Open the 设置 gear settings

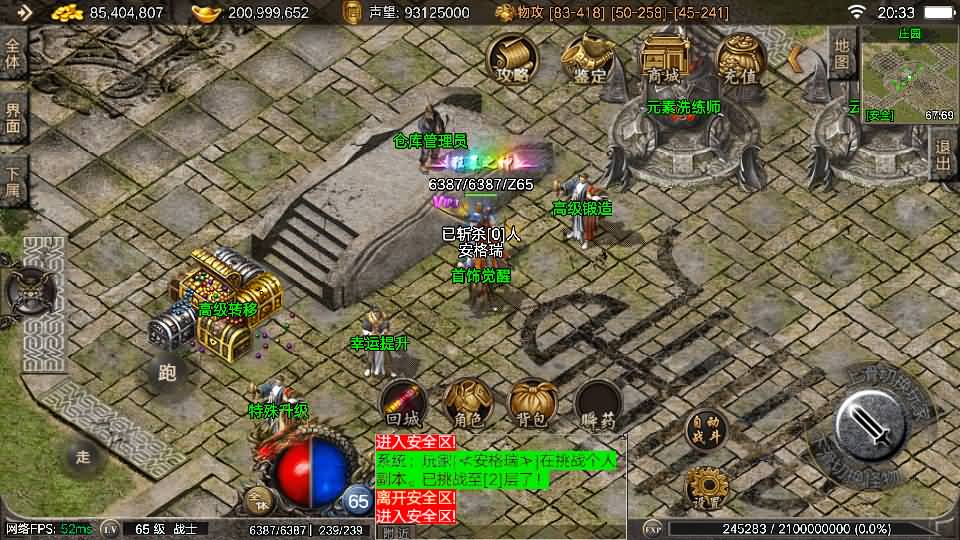click(705, 487)
